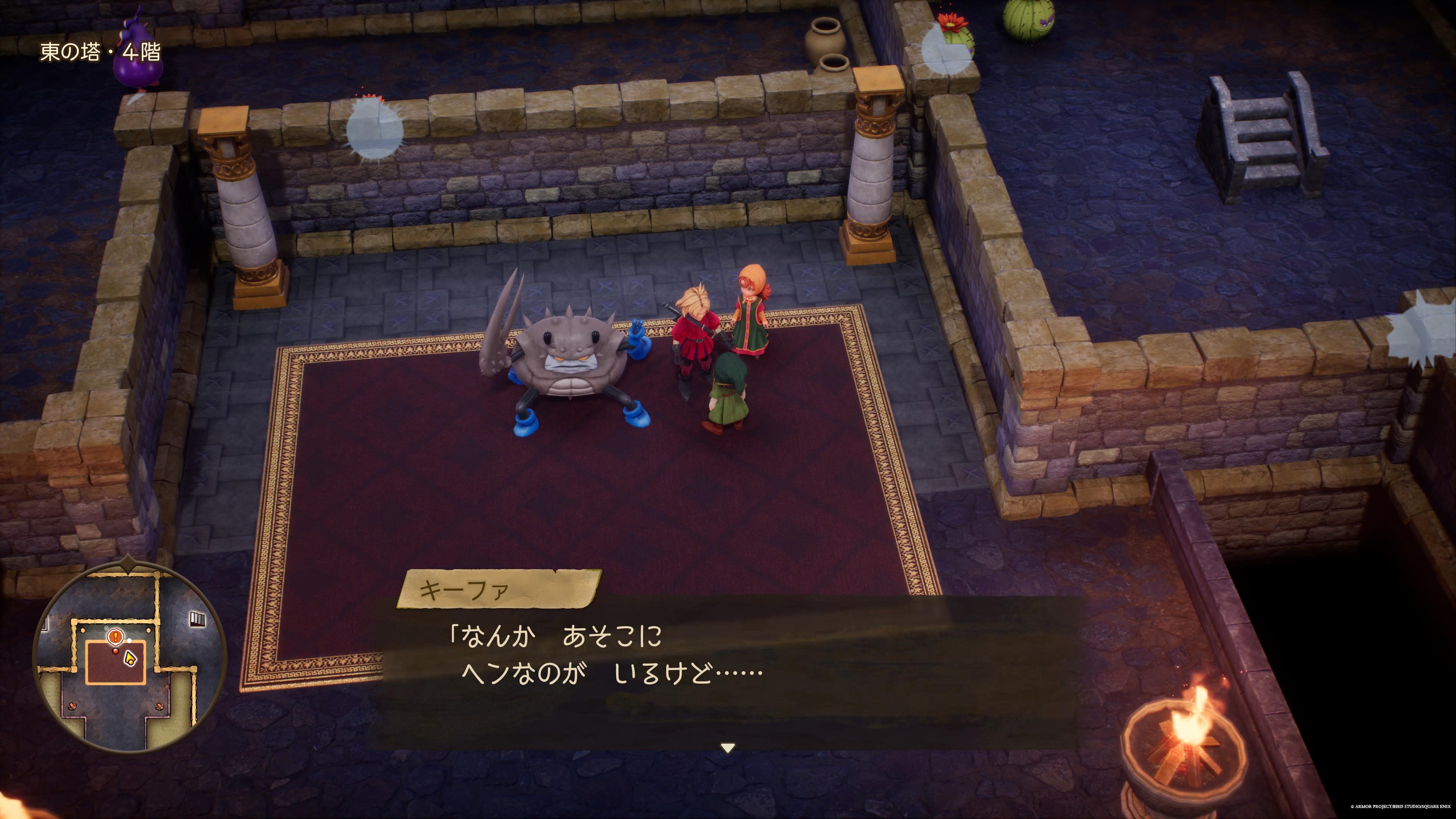Select the yellow player arrow on minimap
The height and width of the screenshot is (819, 1456).
[130, 657]
